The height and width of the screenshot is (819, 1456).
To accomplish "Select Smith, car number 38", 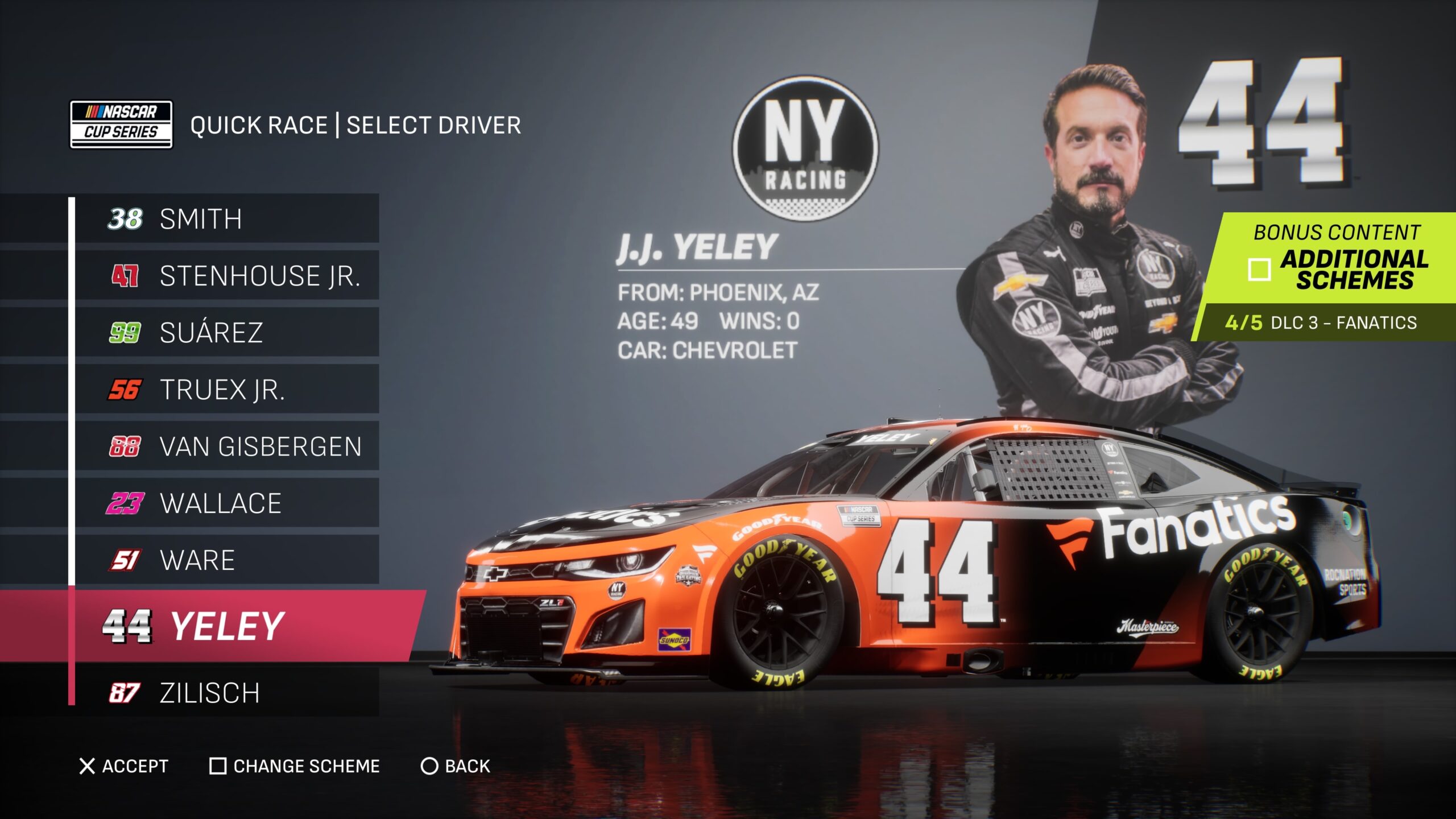I will pyautogui.click(x=226, y=219).
